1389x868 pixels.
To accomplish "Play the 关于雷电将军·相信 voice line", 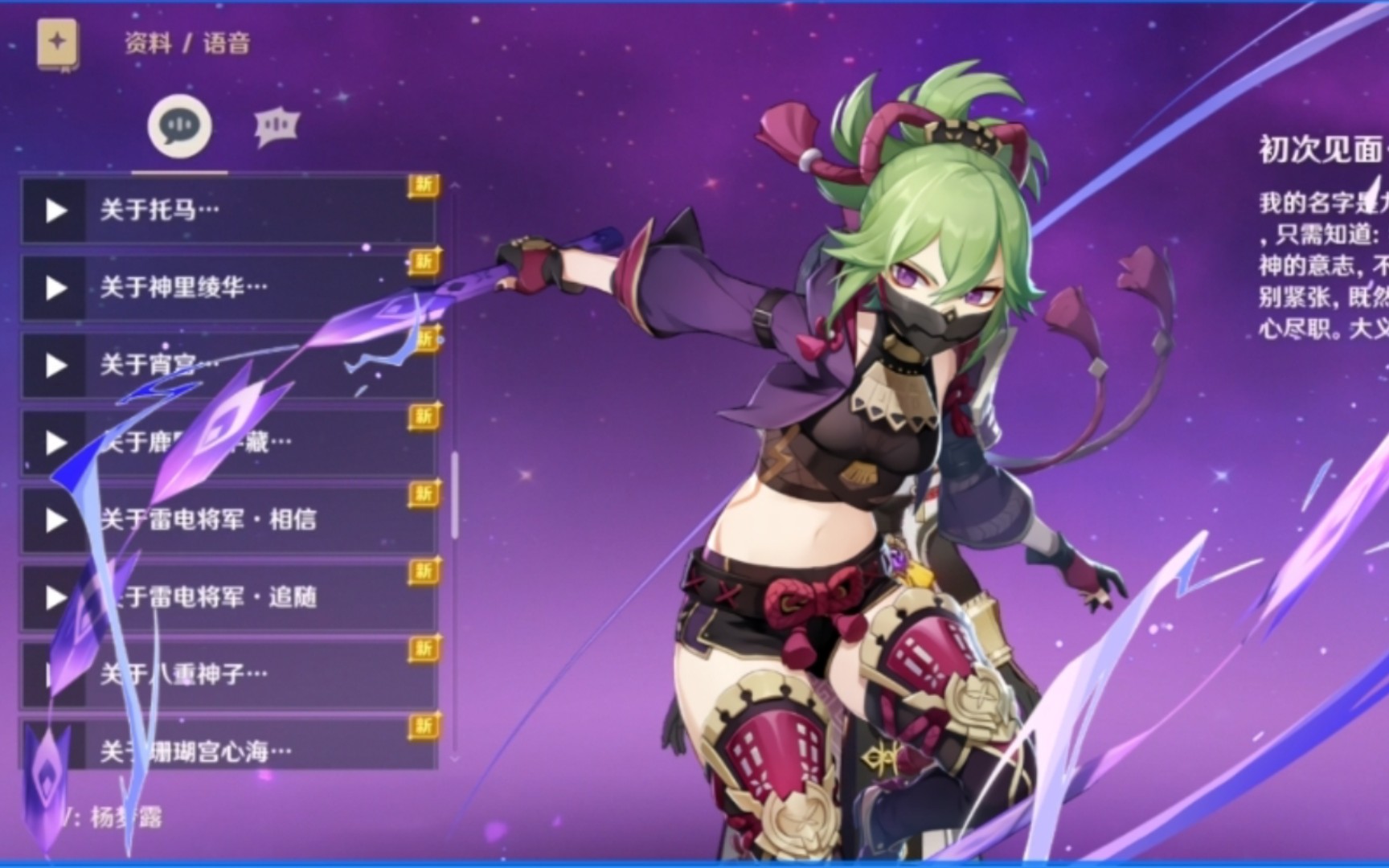I will [x=55, y=520].
